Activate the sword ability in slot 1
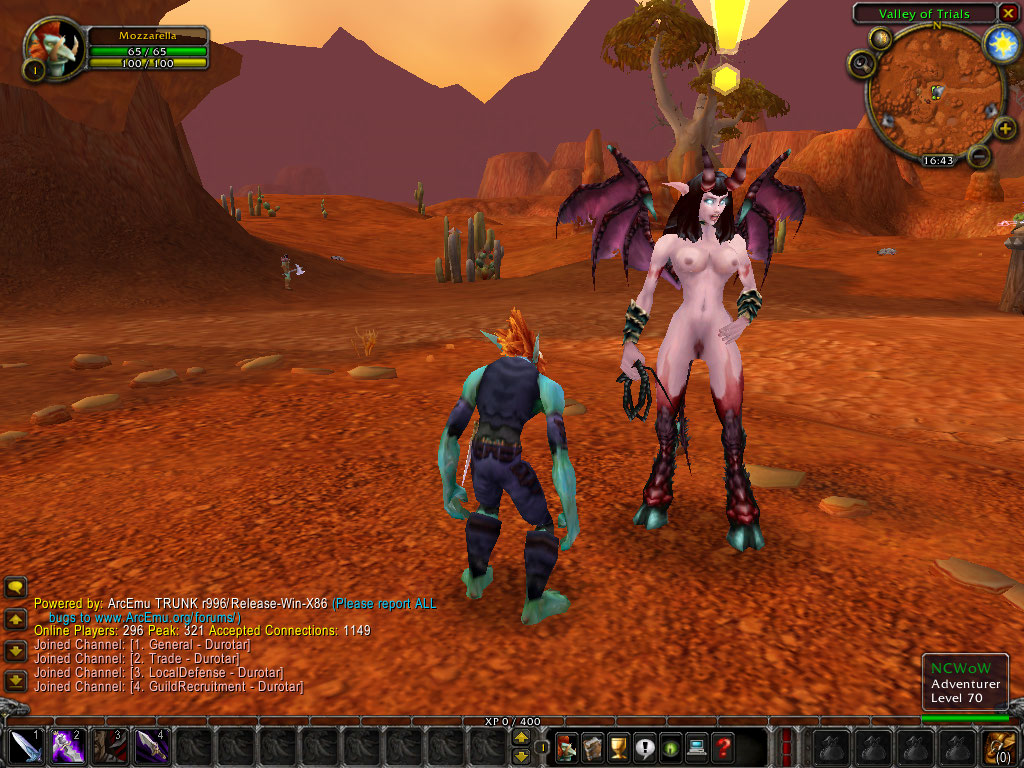The height and width of the screenshot is (768, 1024). (x=26, y=746)
